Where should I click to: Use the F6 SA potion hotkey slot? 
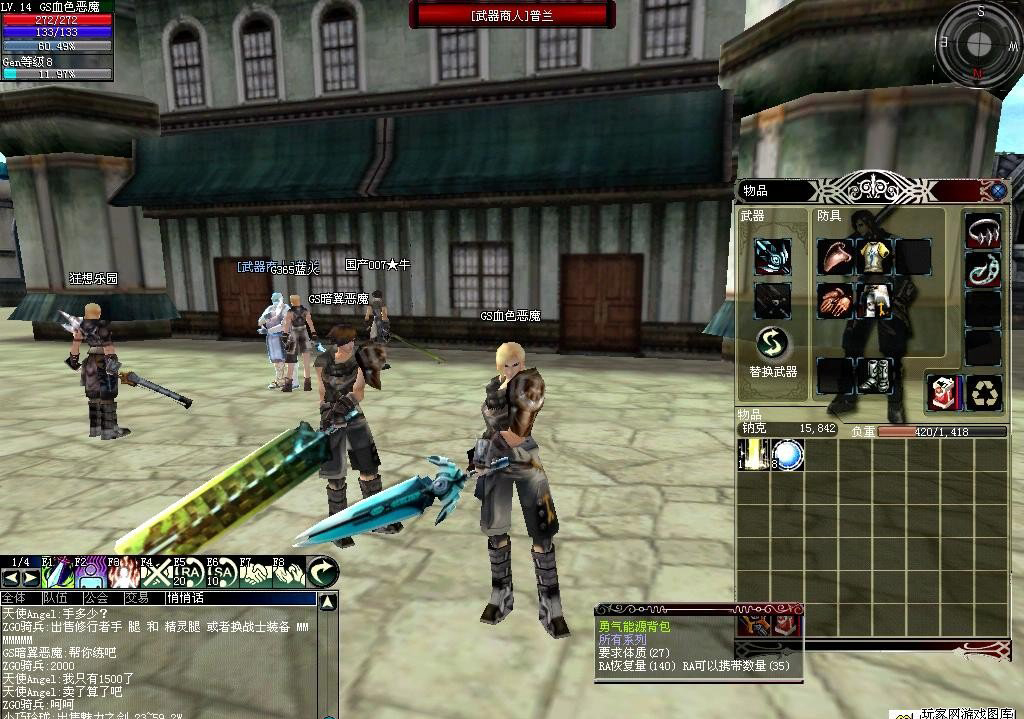click(x=220, y=573)
